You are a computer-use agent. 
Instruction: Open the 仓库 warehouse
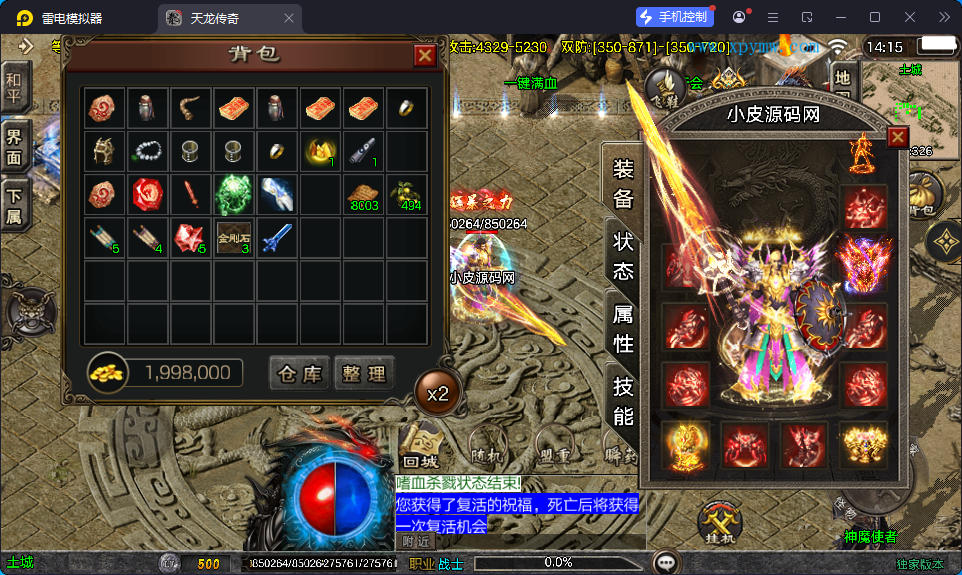point(299,374)
